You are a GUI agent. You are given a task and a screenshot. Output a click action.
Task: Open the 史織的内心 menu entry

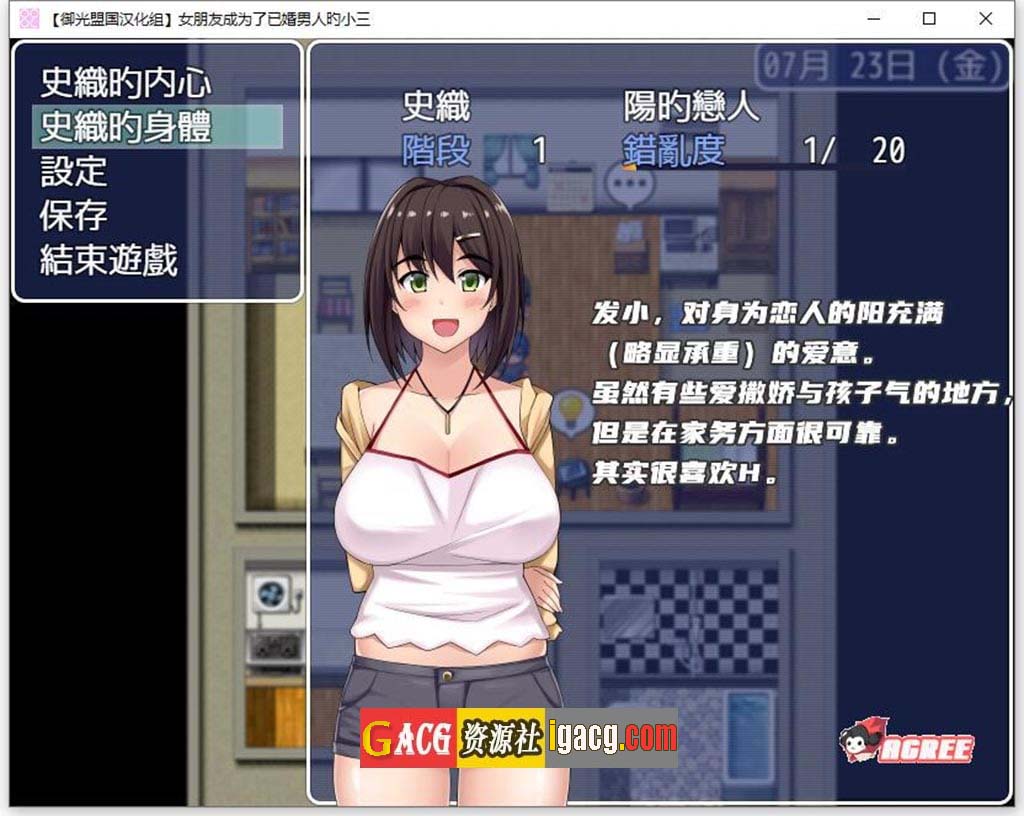[125, 83]
